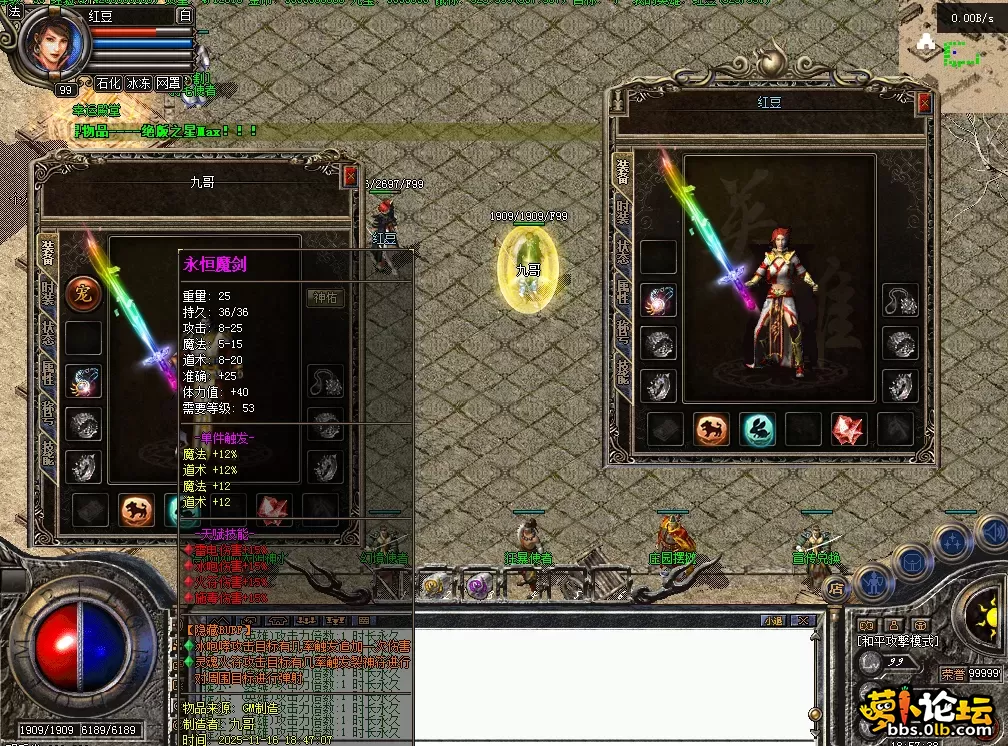1008x746 pixels.
Task: Click the orange beast medallion in 红豆's panel
Action: [x=711, y=429]
